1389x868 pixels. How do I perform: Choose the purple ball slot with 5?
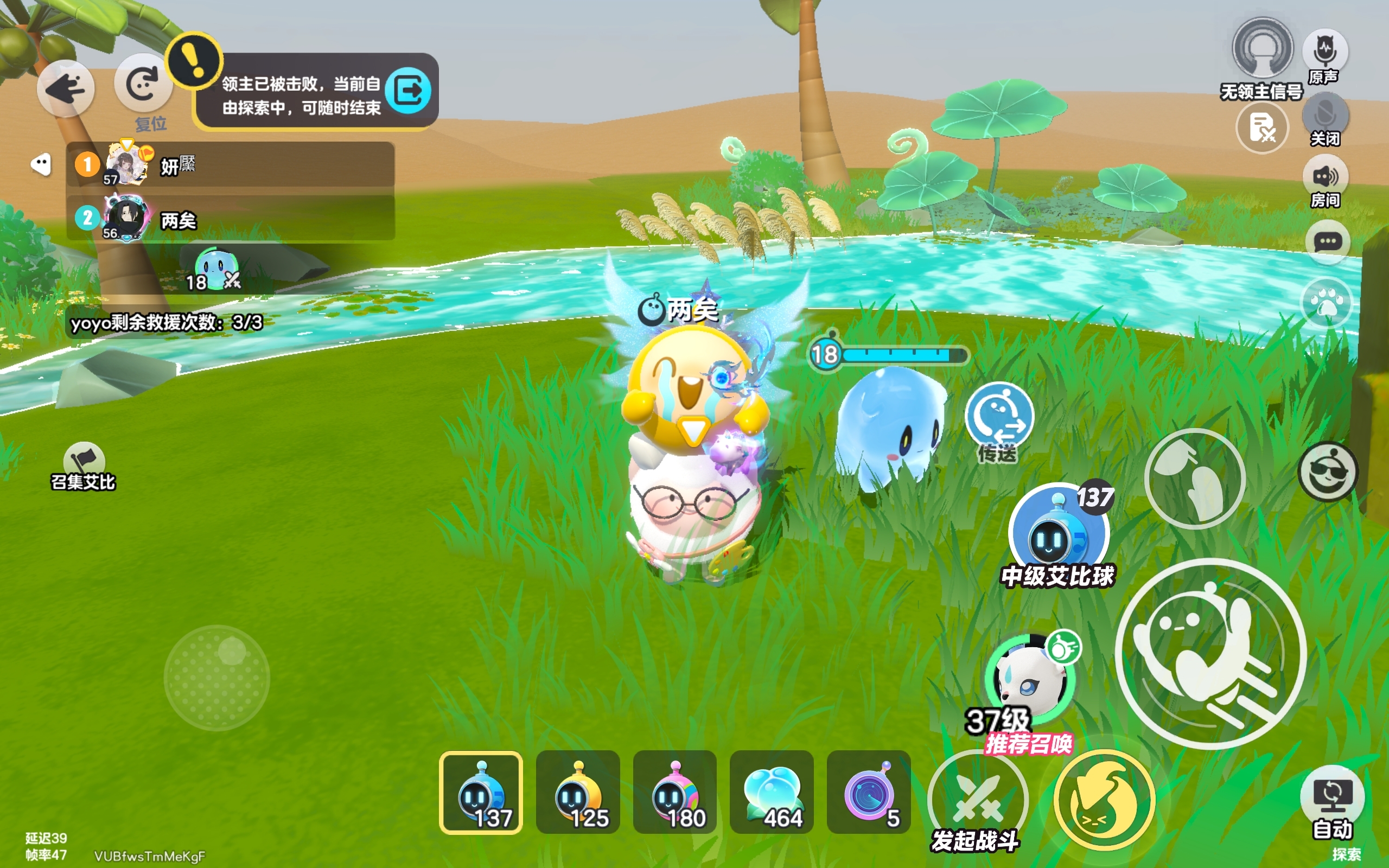(x=869, y=792)
